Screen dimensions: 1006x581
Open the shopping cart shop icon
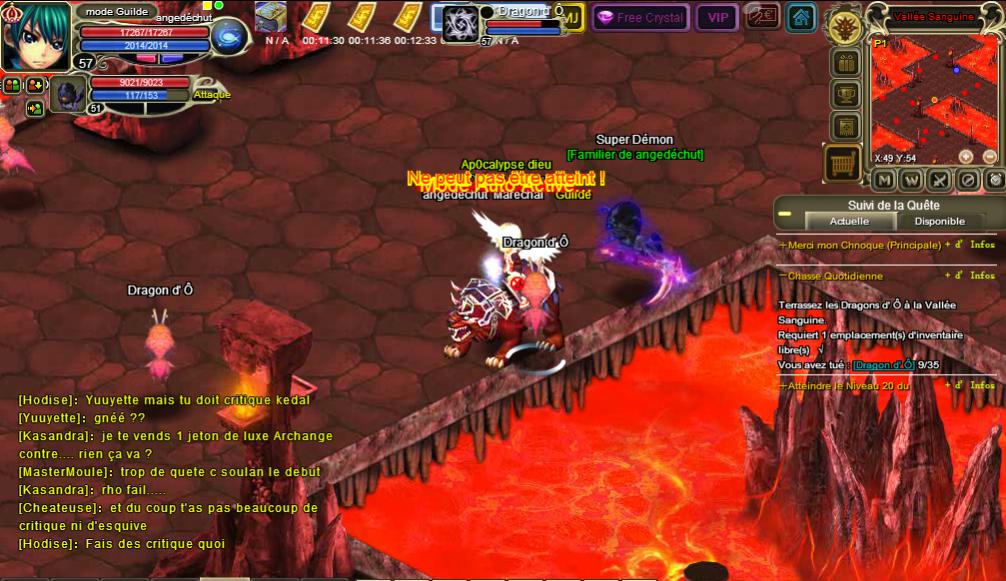click(843, 163)
